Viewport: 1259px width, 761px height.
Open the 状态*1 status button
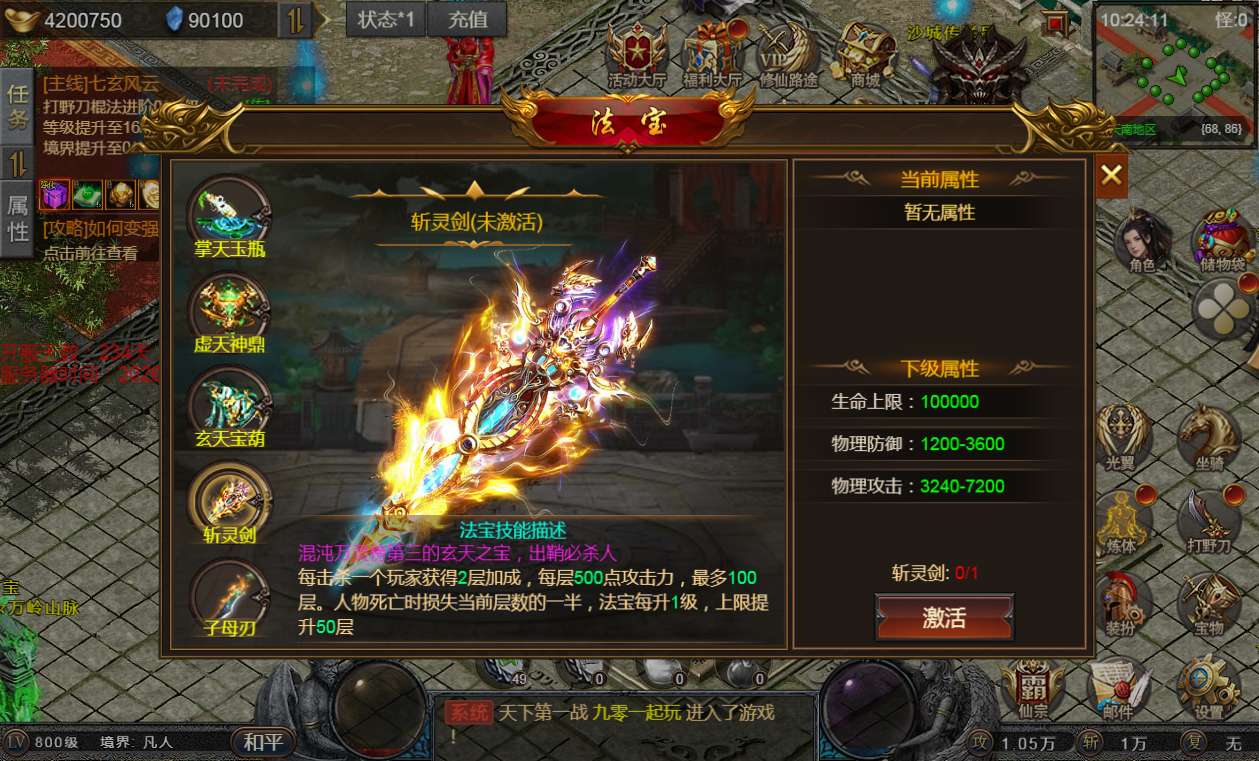click(386, 19)
